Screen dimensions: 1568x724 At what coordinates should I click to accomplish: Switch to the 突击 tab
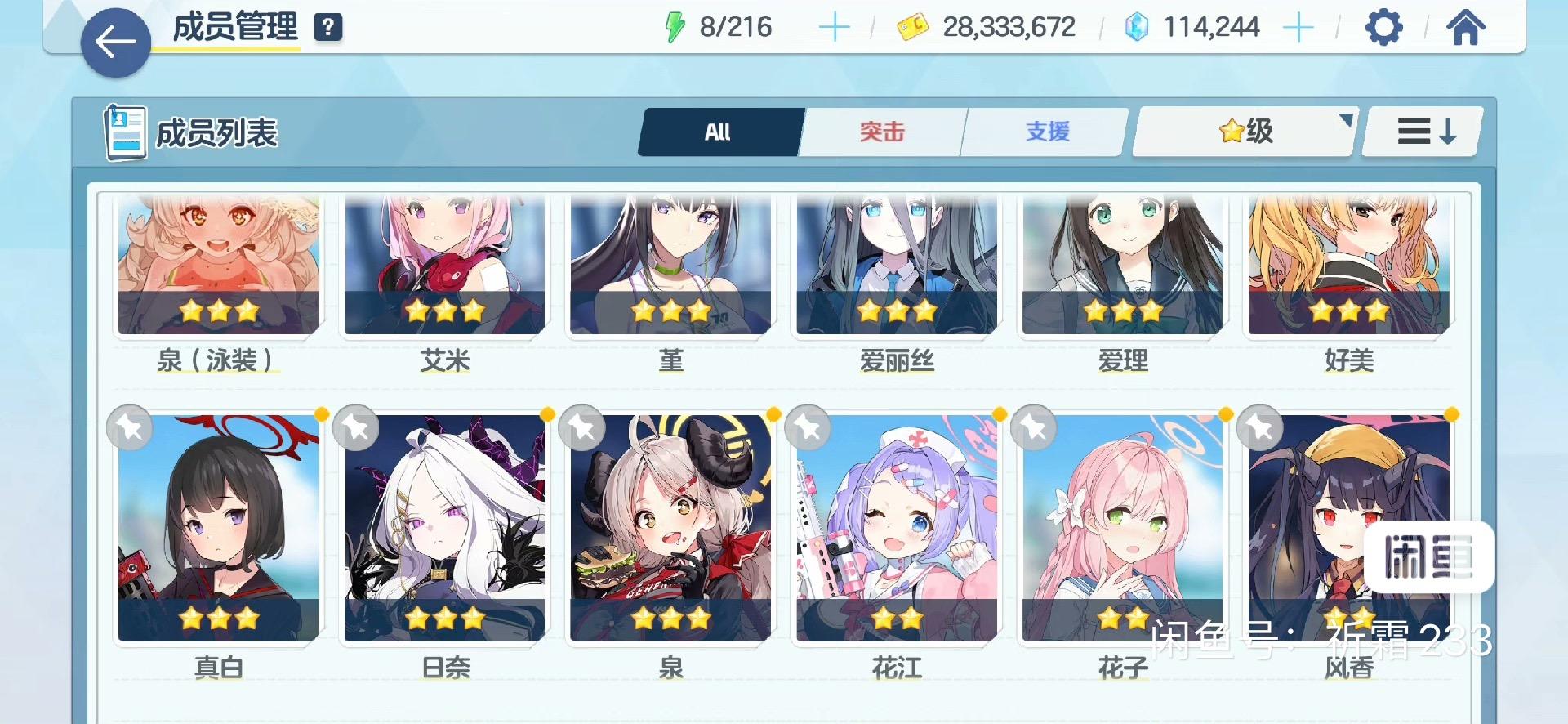883,131
